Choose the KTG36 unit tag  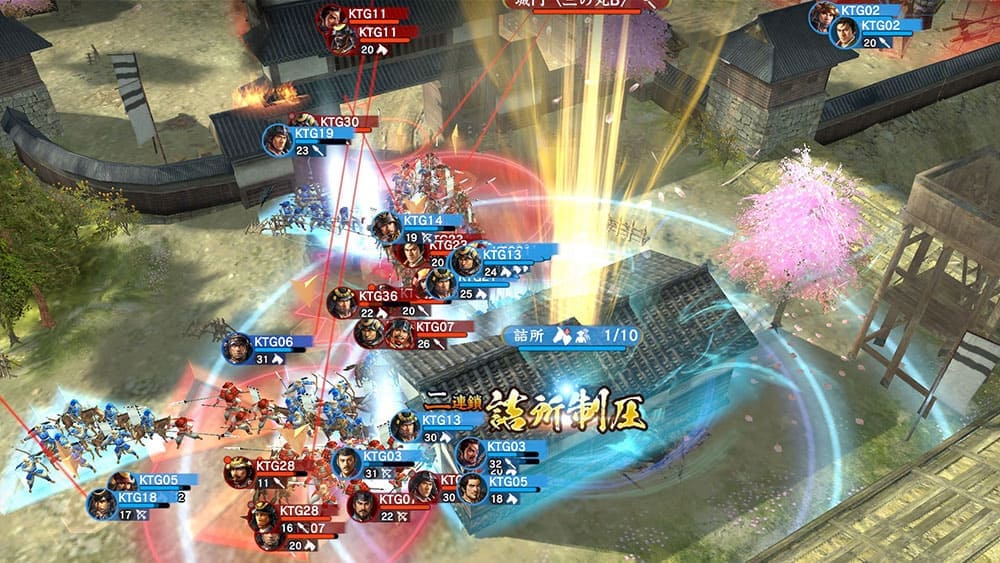[377, 296]
